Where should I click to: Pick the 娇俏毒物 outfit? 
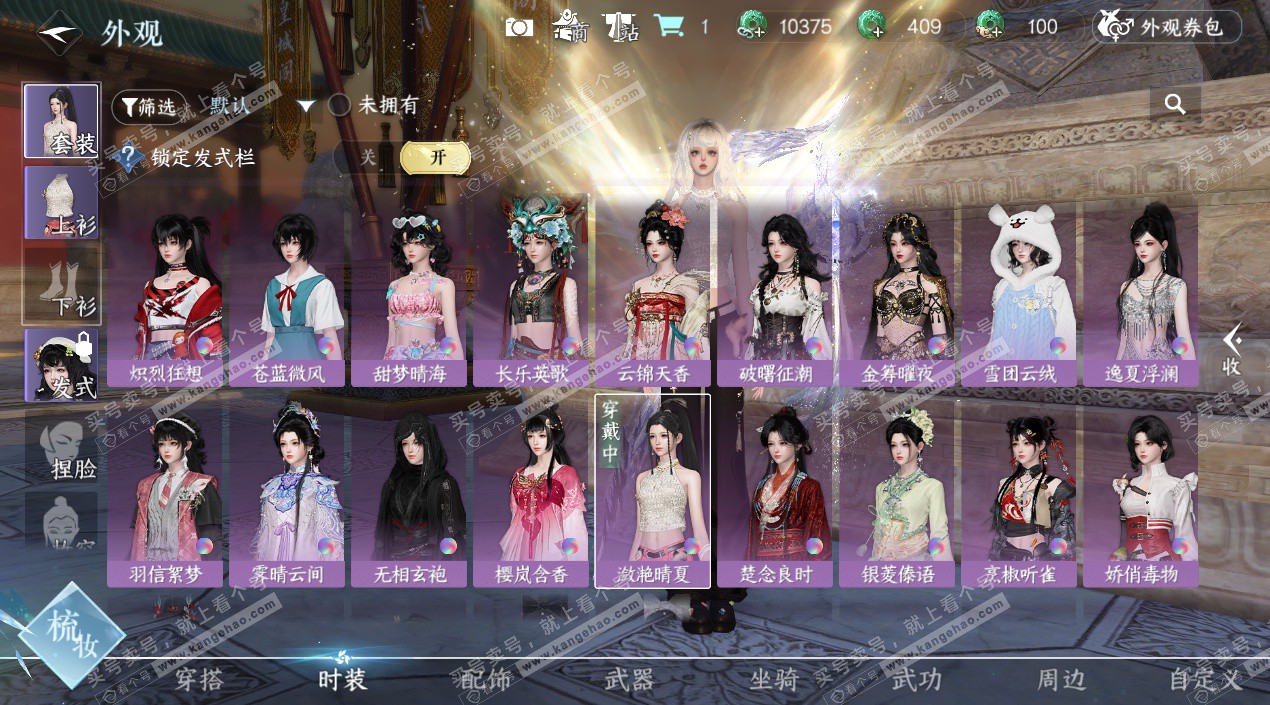pos(1141,490)
